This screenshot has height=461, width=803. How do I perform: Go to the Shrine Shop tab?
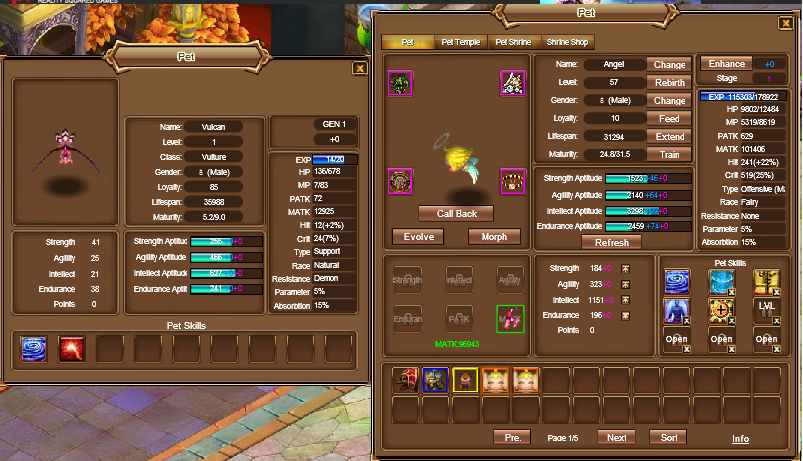click(567, 43)
